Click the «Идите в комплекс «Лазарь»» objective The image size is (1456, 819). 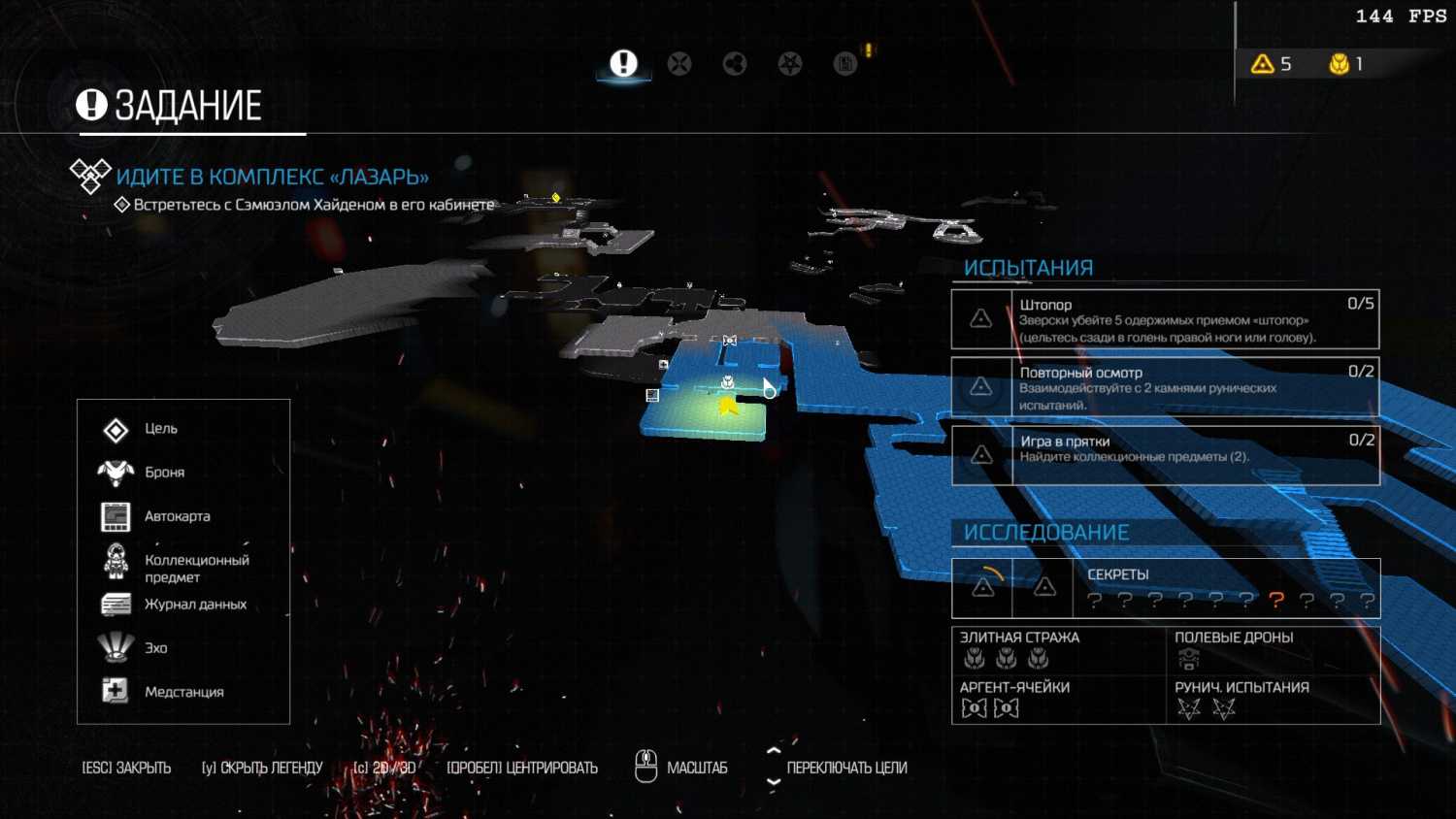click(x=272, y=177)
